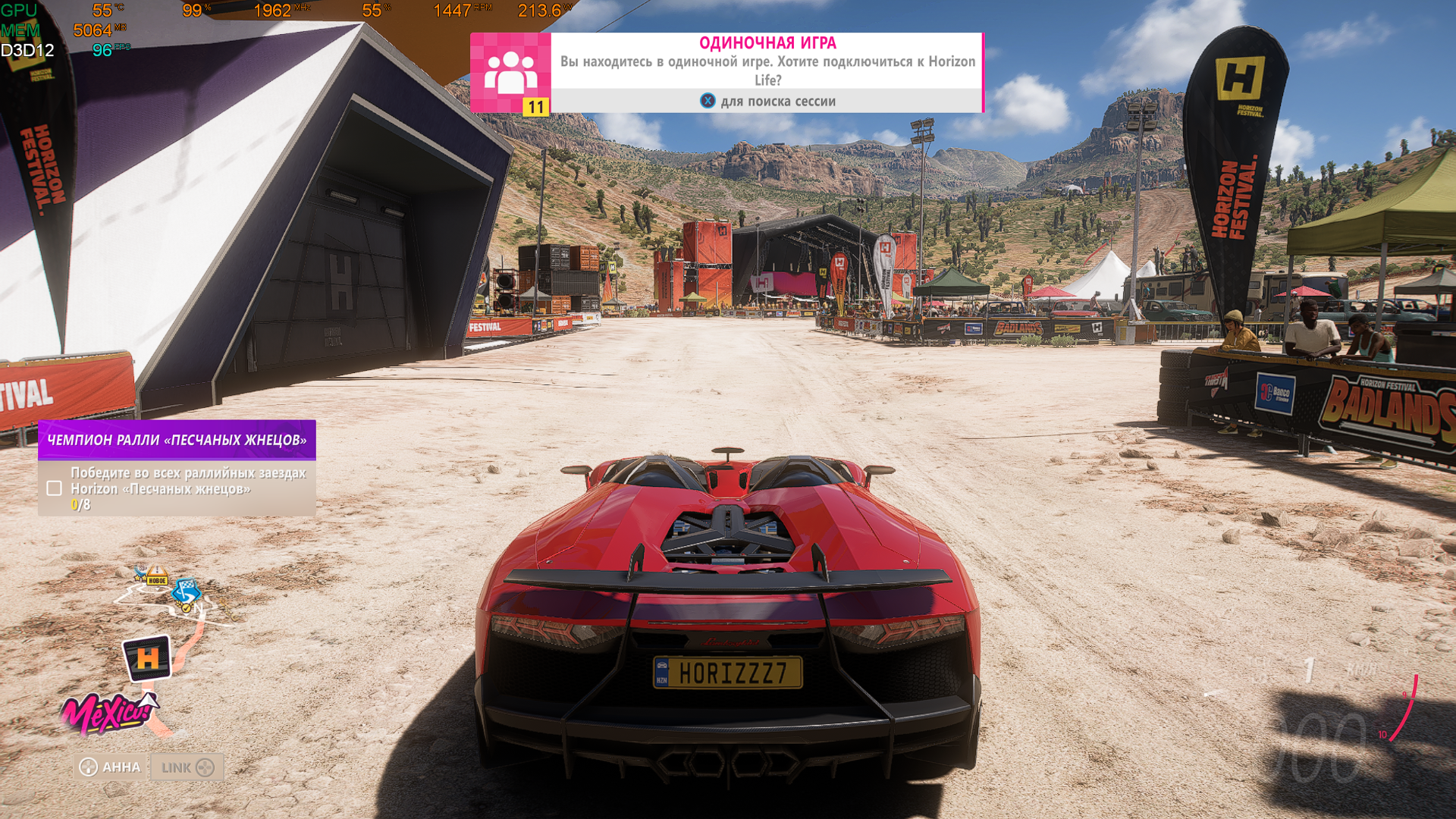Open the Одиночная игра notification banner
Screen dimensions: 1456x819
767,72
